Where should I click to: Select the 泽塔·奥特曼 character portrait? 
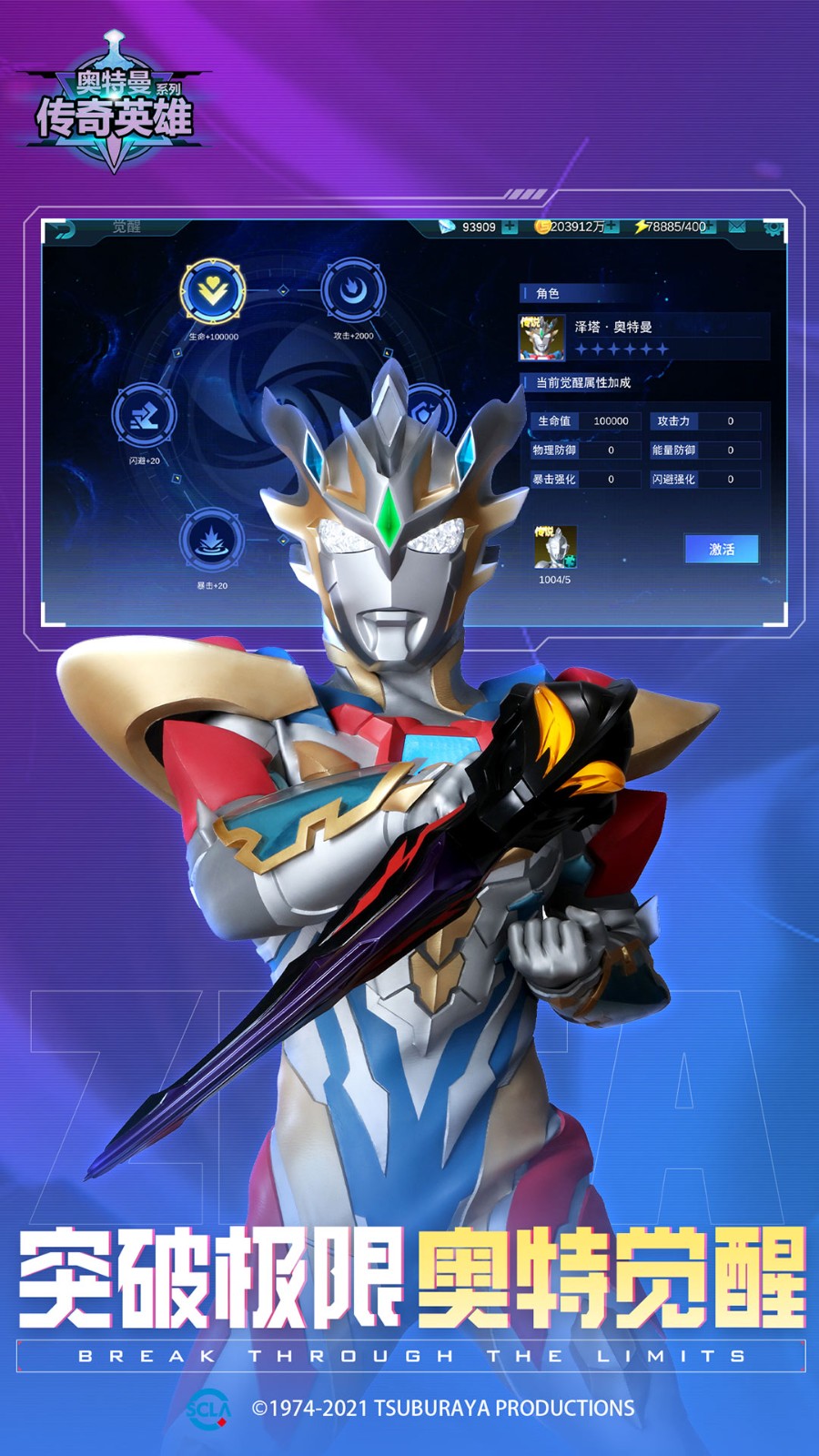pos(541,337)
